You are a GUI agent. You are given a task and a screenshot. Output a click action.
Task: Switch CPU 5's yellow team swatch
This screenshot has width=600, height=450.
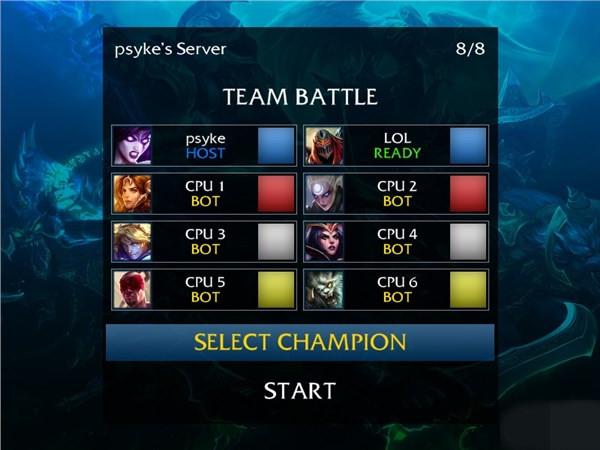(276, 289)
